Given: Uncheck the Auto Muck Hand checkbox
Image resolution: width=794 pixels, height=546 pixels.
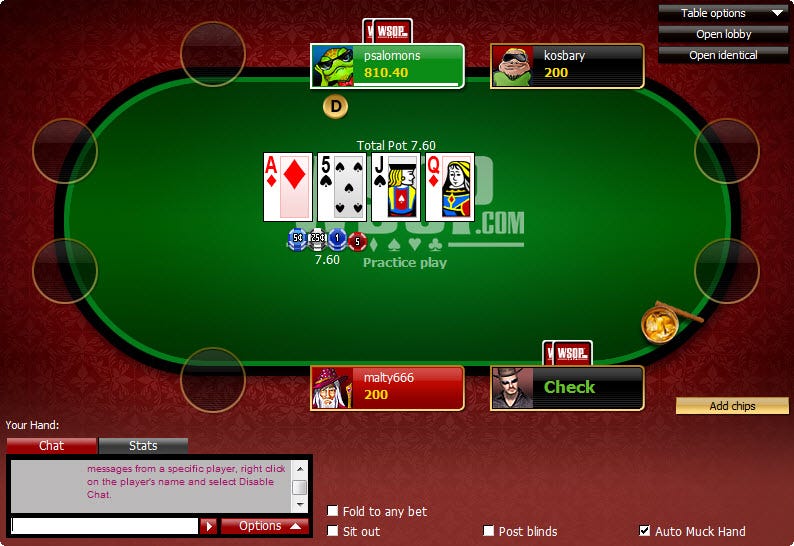Looking at the screenshot, I should 645,531.
